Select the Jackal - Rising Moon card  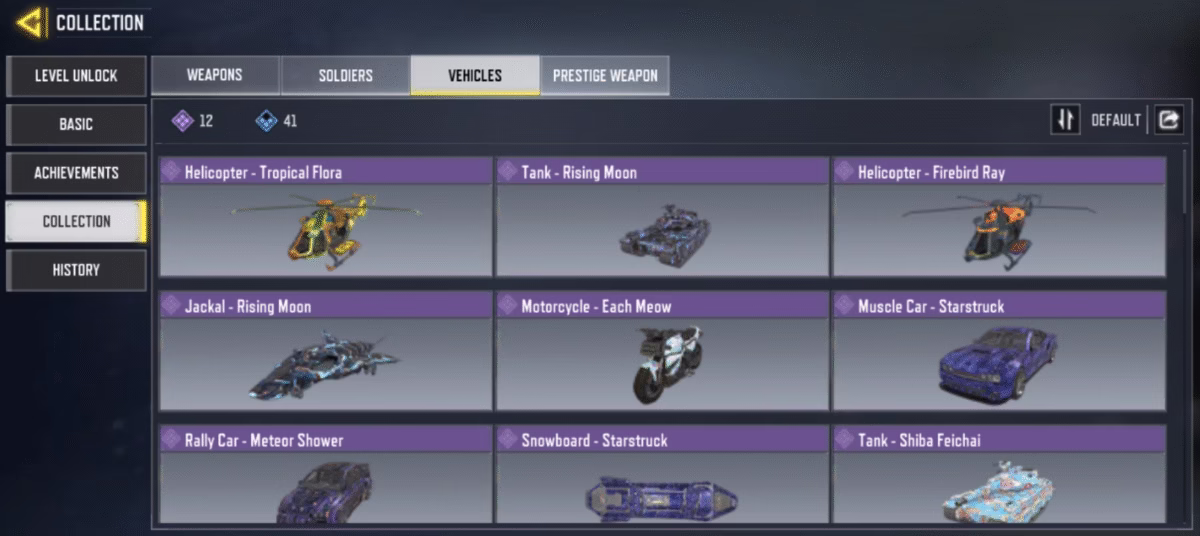[x=326, y=351]
